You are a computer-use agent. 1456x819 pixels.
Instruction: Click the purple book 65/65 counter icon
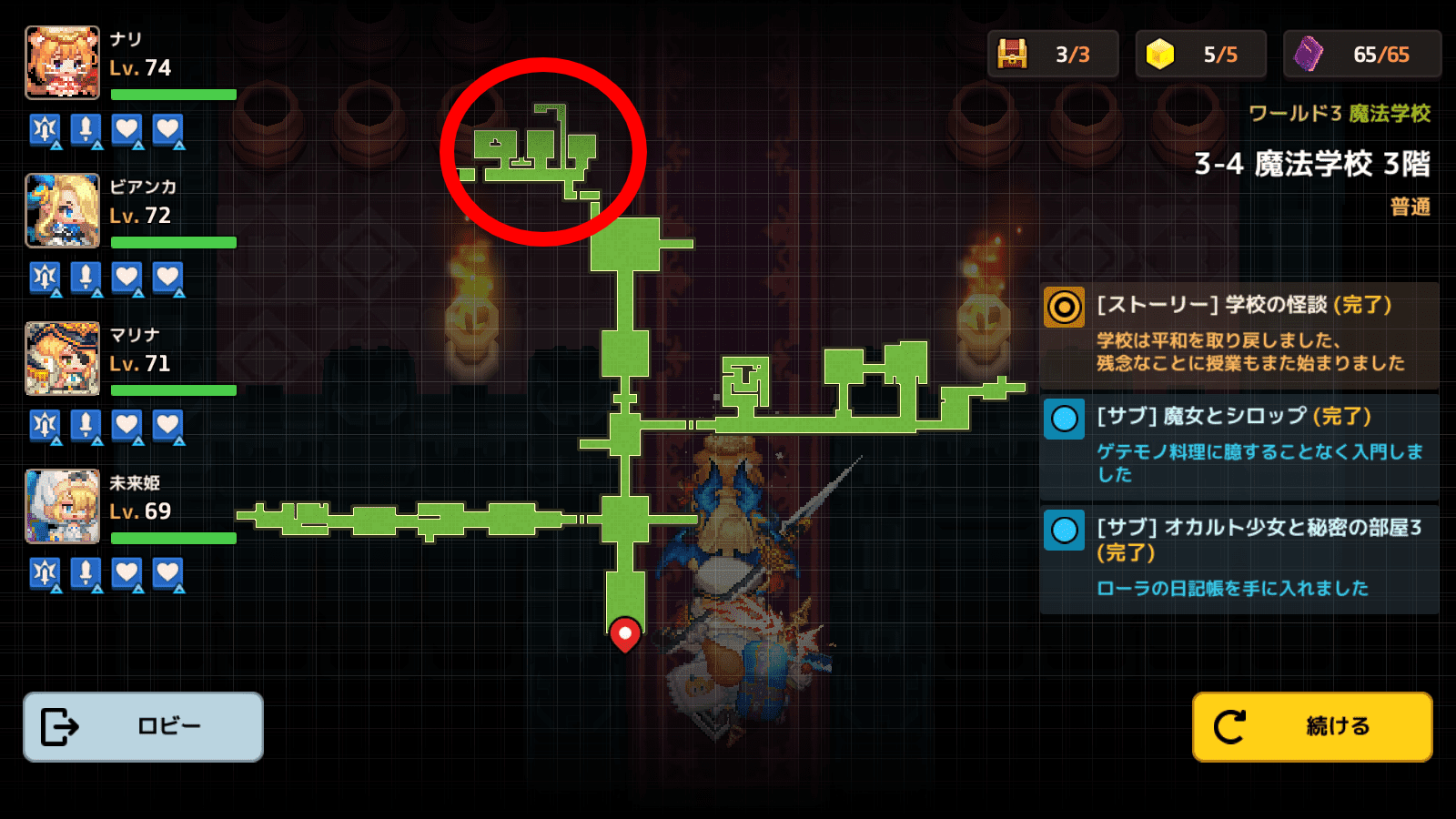click(x=1309, y=55)
